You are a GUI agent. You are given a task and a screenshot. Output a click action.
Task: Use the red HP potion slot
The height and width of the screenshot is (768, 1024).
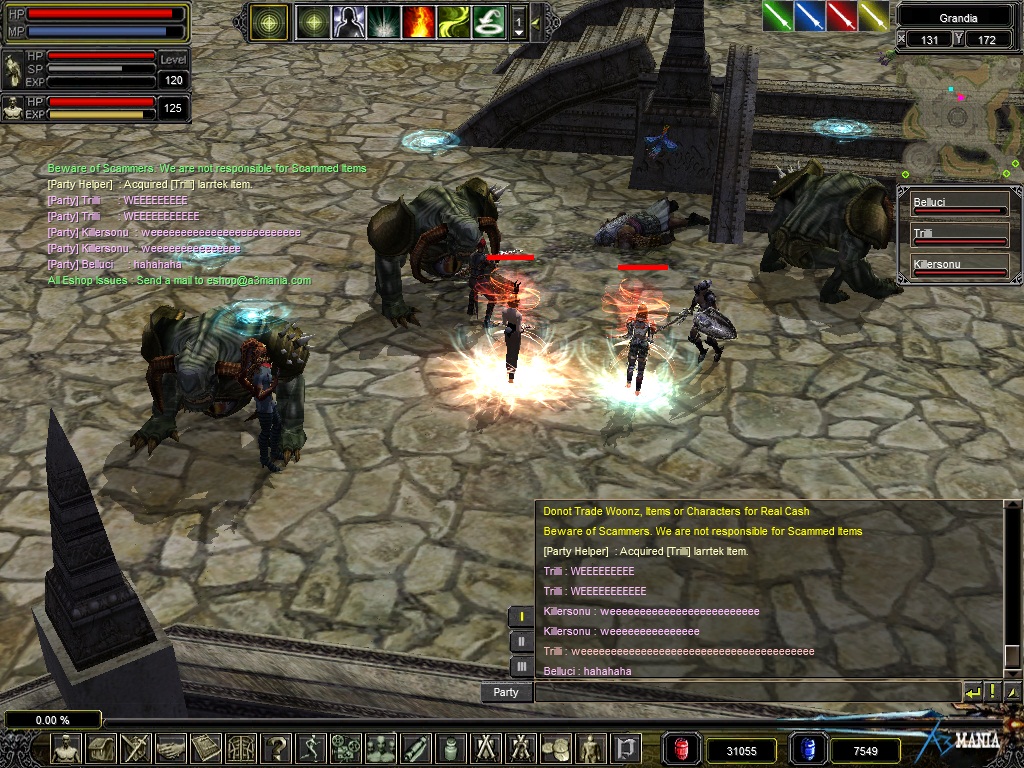(x=681, y=749)
